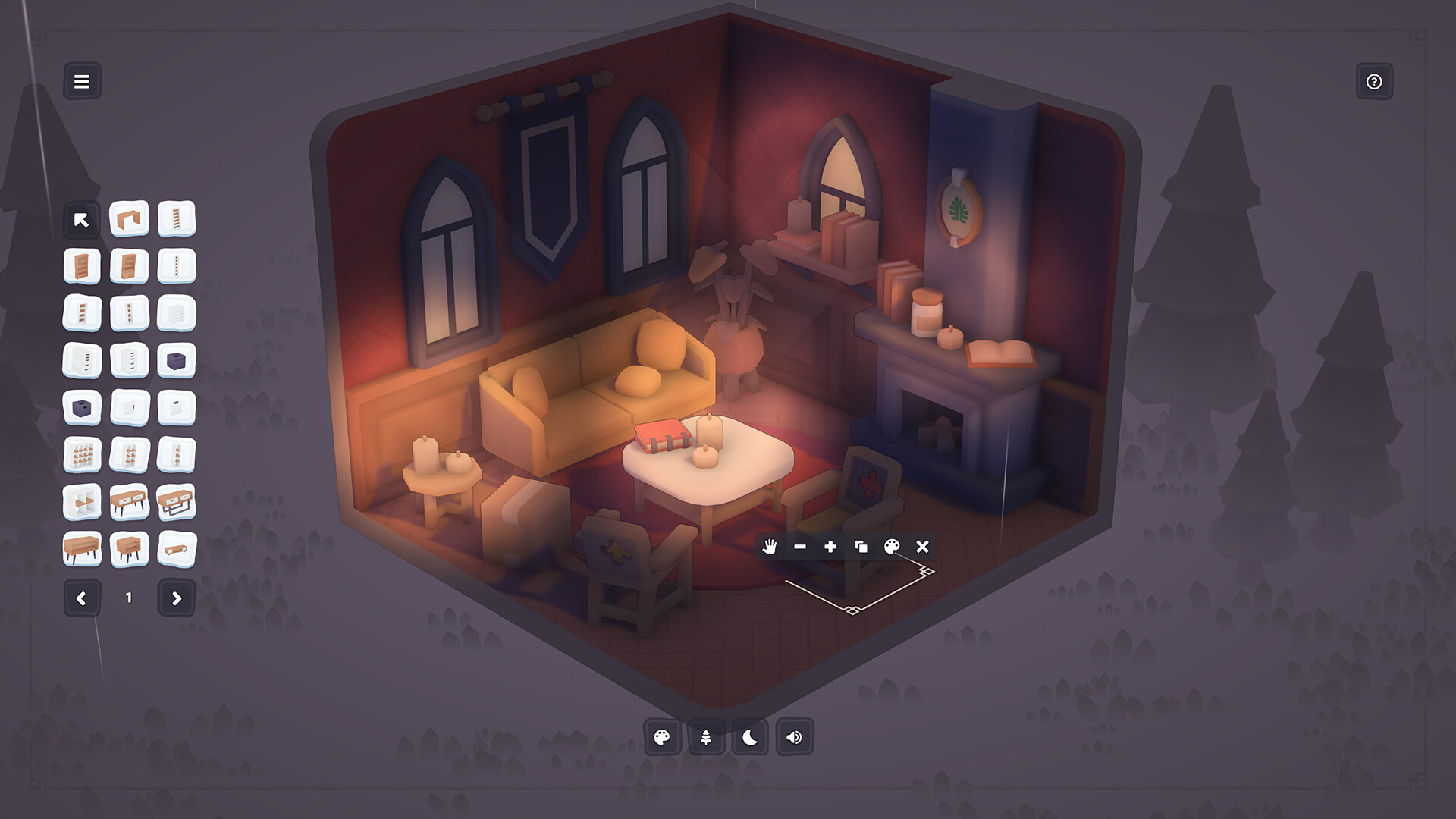Choose the two-drawer desk furniture icon
This screenshot has width=1456, height=819.
pos(129,500)
